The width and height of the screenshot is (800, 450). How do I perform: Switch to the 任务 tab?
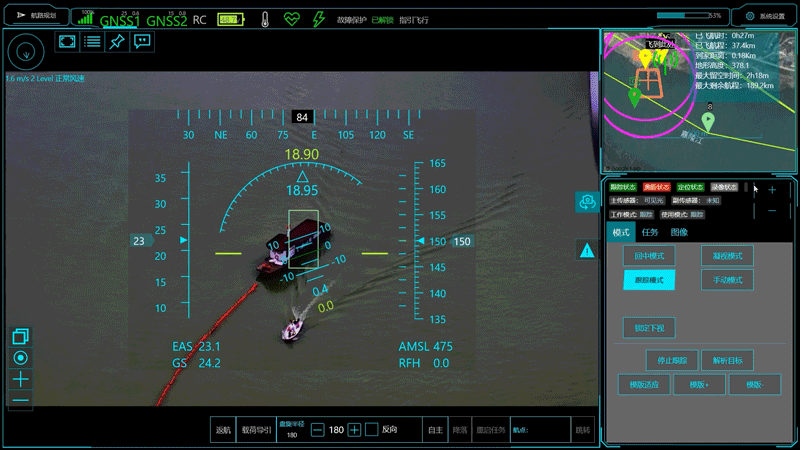650,232
